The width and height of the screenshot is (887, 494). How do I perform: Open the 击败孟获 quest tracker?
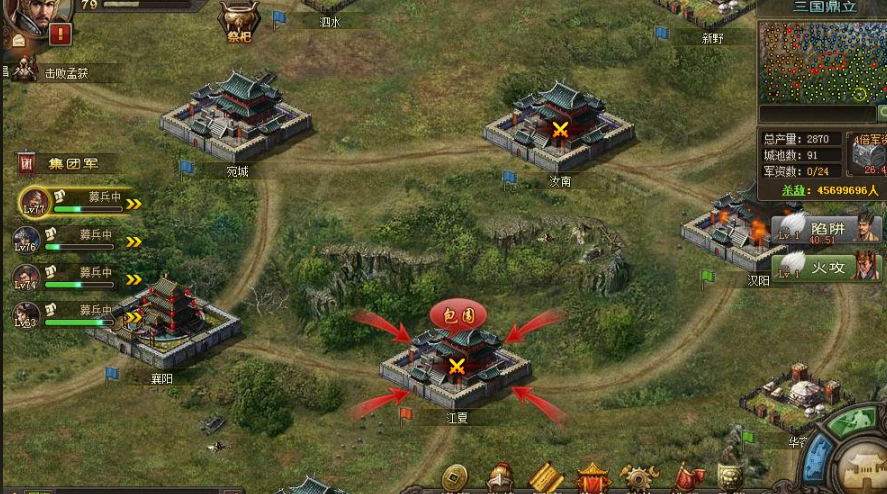[65, 72]
